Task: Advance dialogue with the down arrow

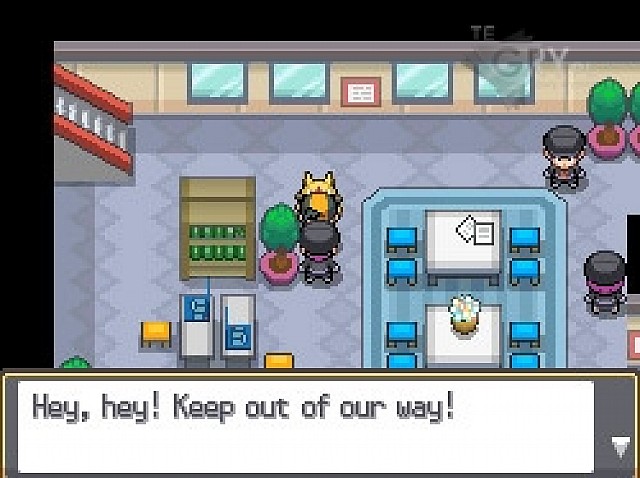Action: coord(618,447)
